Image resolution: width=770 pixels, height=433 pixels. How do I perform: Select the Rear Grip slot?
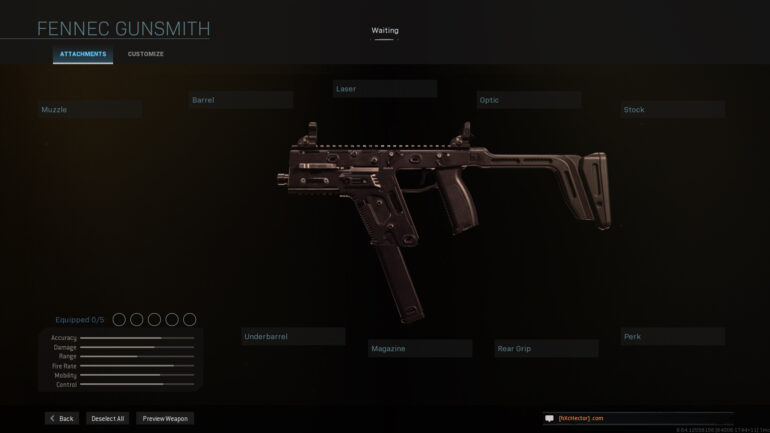[546, 349]
